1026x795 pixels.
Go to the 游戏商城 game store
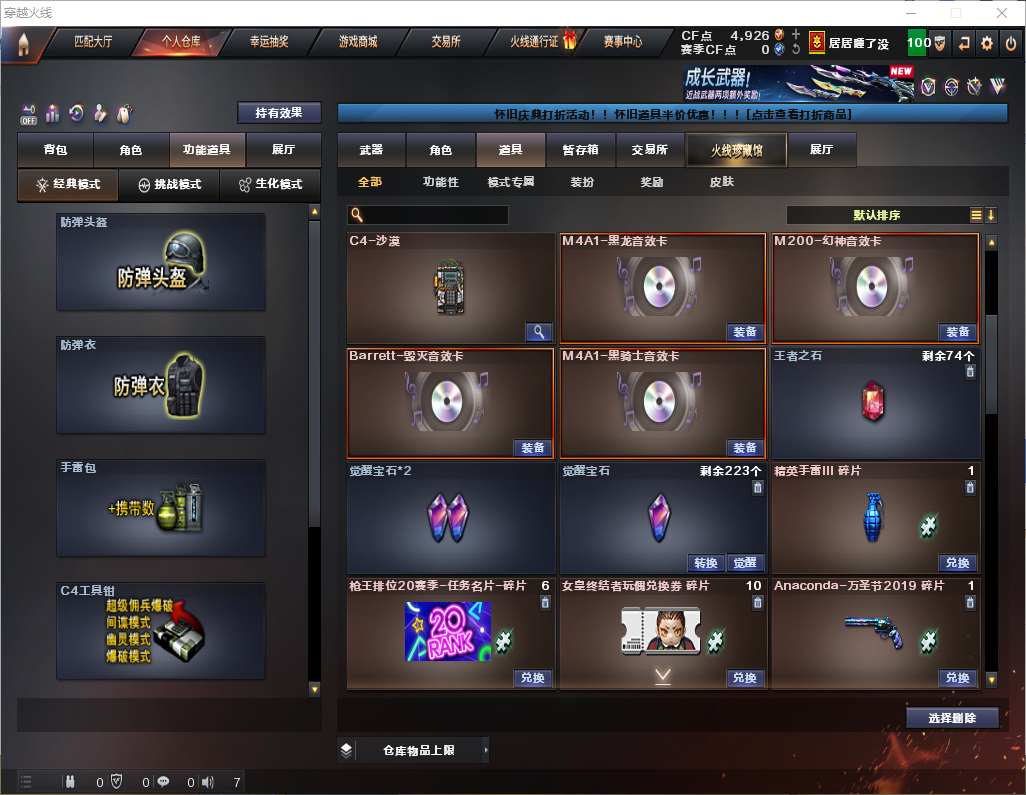coord(358,42)
